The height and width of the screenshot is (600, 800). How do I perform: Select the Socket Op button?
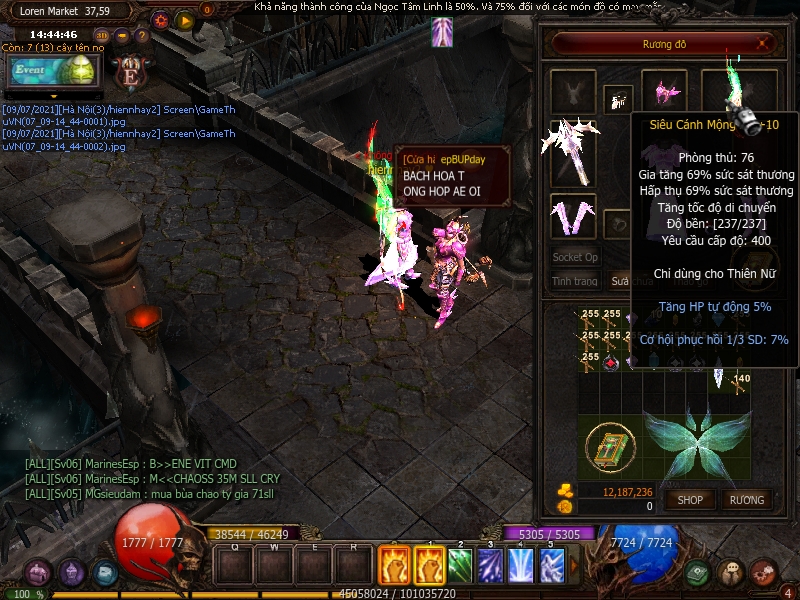[575, 257]
